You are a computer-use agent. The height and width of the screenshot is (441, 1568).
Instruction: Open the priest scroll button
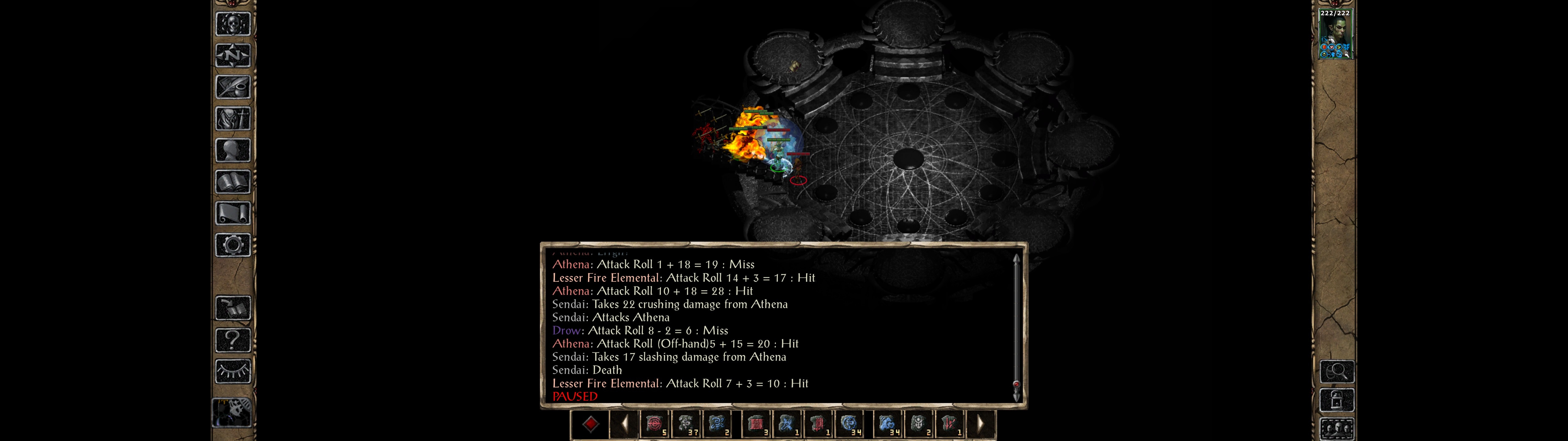(233, 214)
